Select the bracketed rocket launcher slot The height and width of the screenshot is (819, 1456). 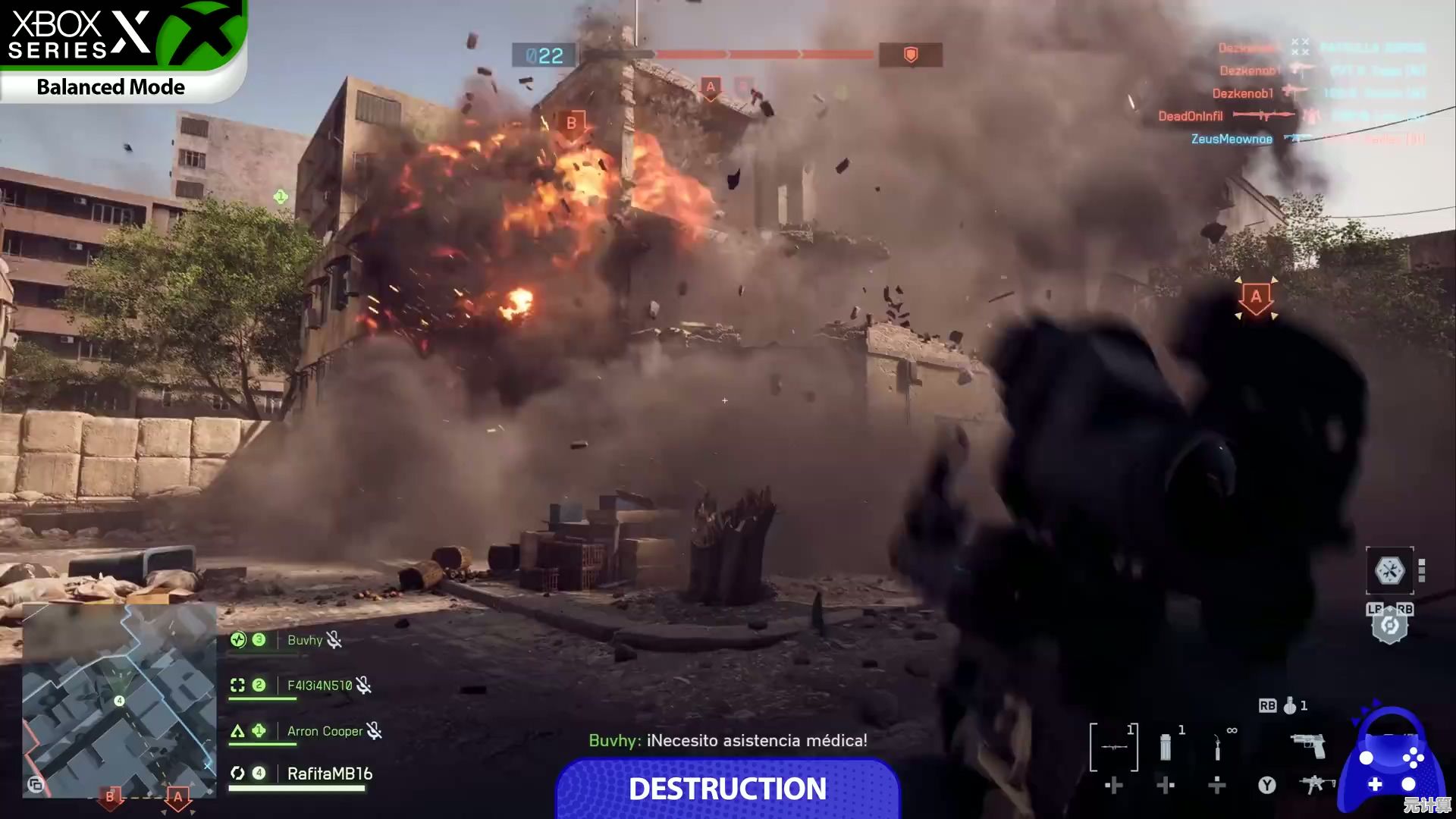tap(1114, 747)
